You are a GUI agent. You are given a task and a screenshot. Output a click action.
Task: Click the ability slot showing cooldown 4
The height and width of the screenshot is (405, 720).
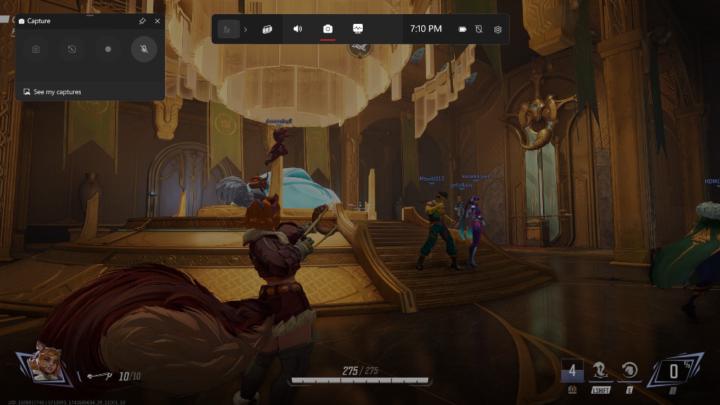571,371
